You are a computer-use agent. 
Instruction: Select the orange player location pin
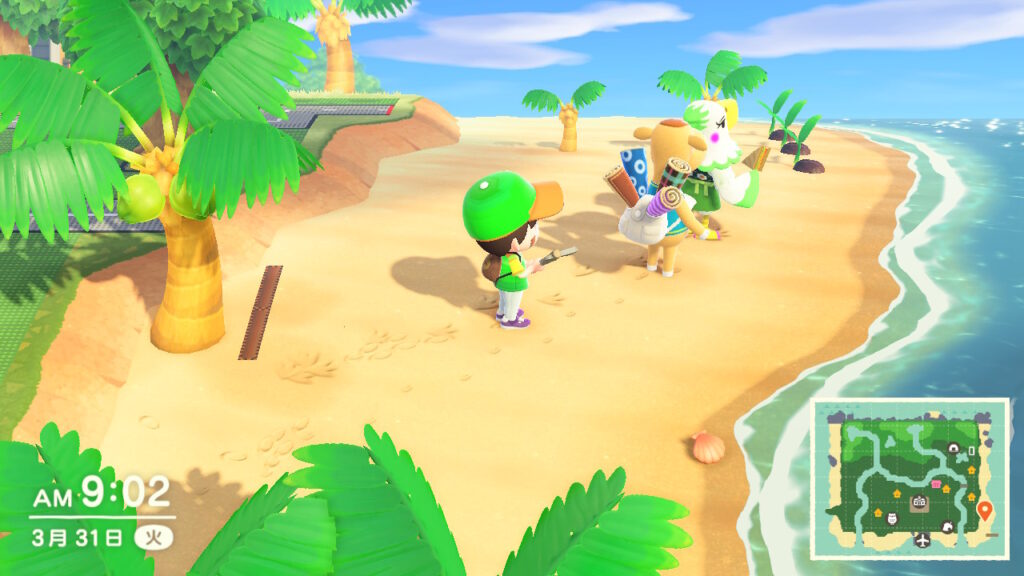pos(984,510)
